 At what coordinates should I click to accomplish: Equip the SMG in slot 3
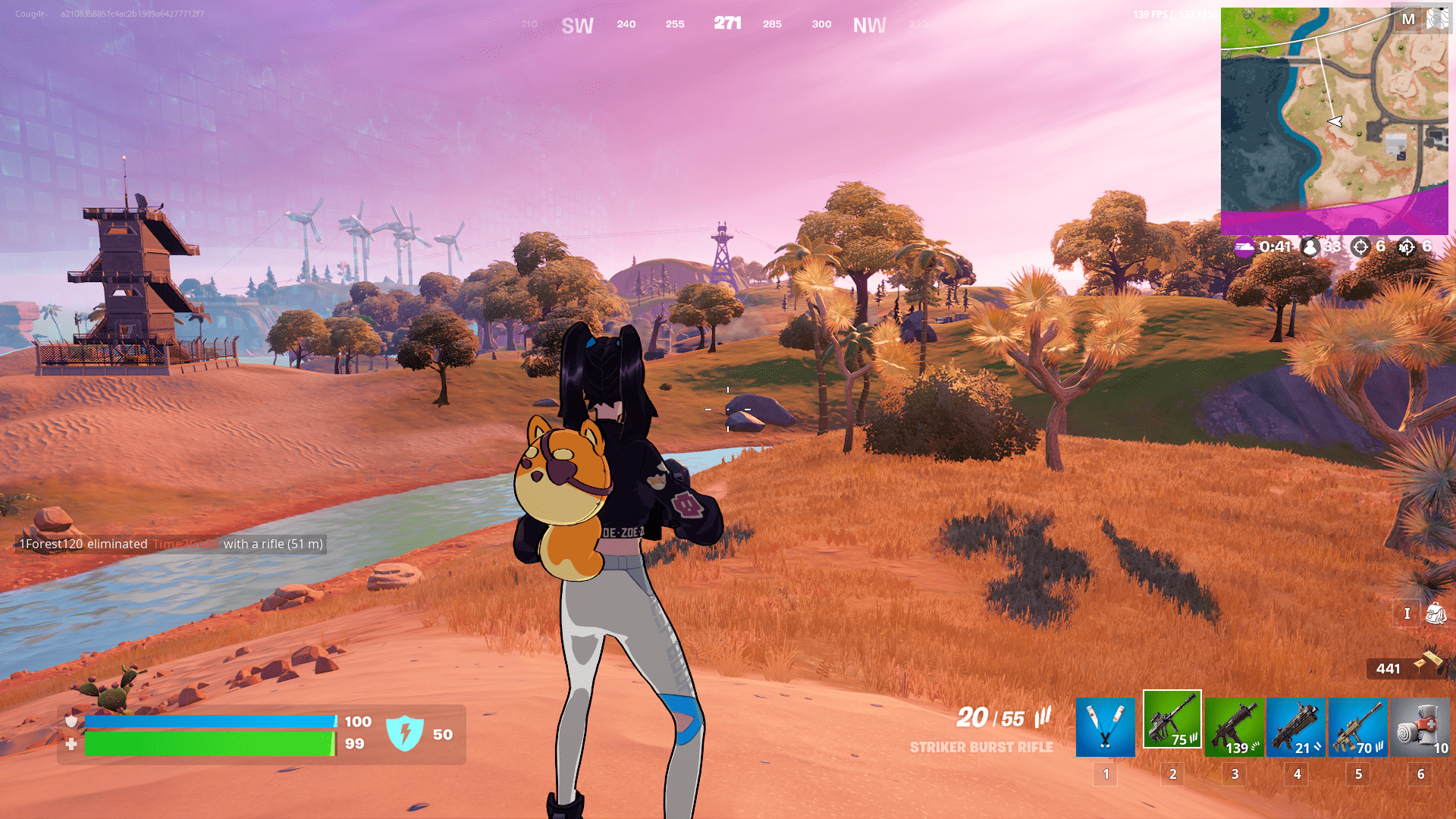1234,726
